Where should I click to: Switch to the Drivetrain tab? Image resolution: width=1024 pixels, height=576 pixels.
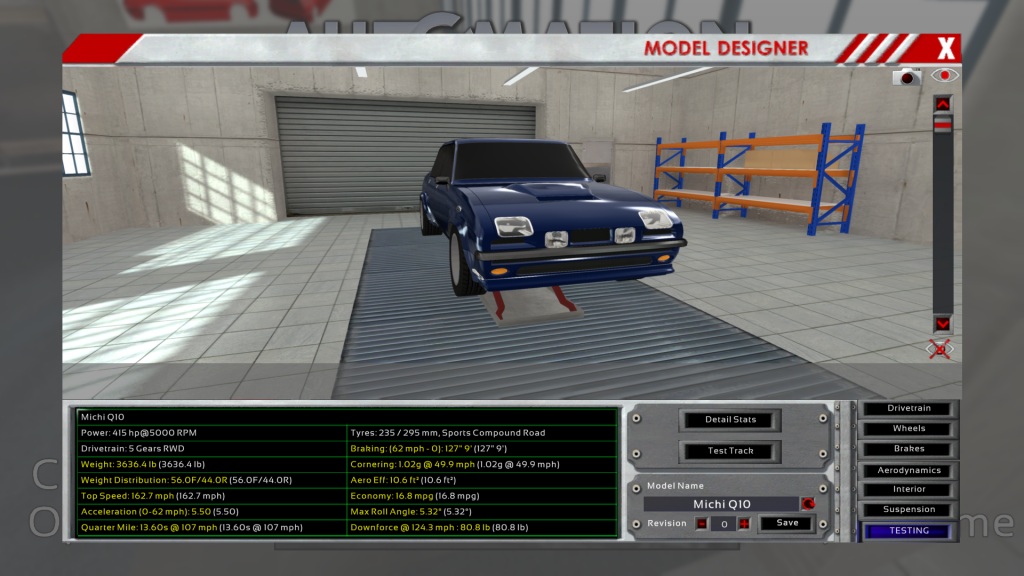(x=909, y=409)
